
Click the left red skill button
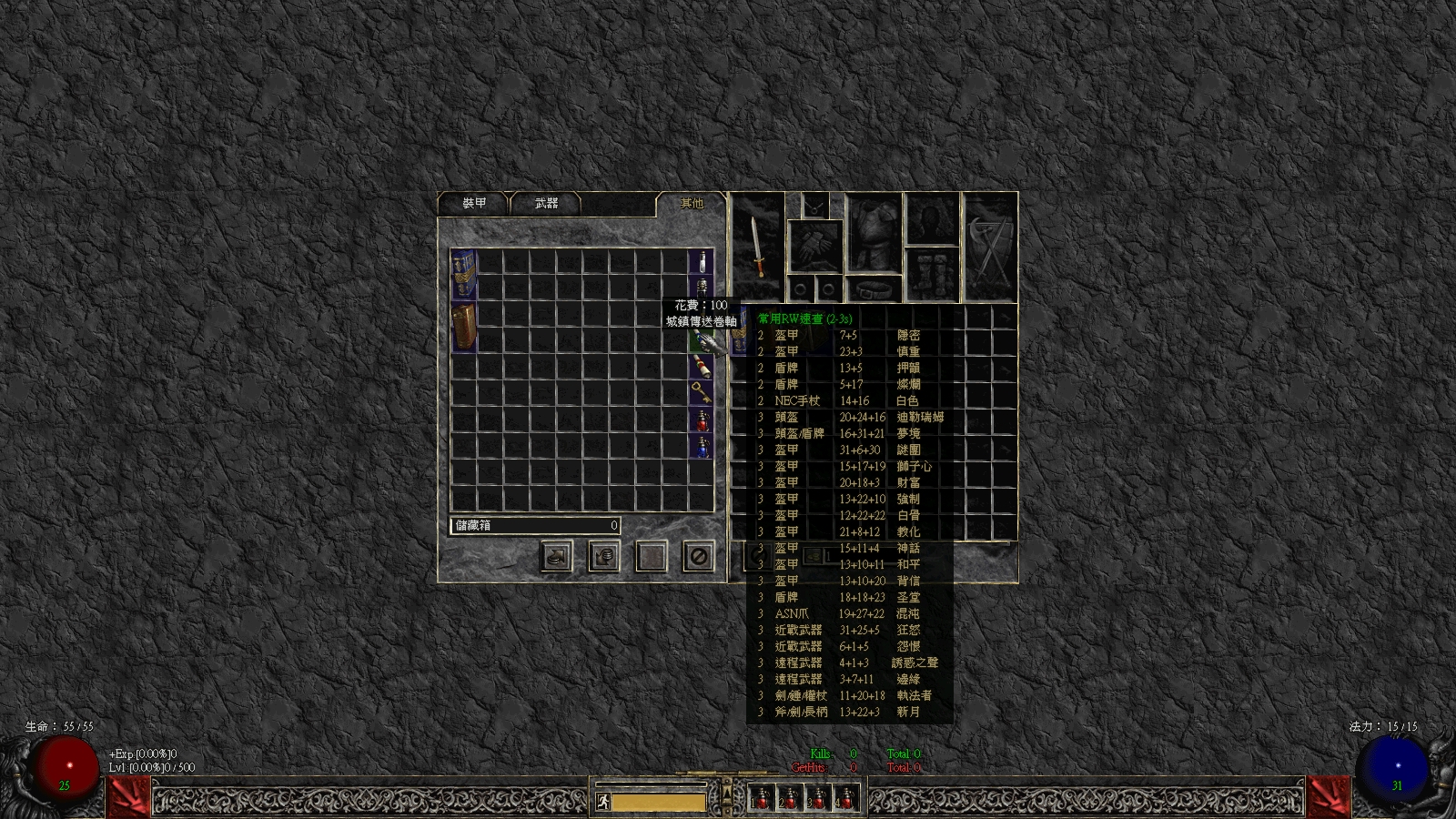pyautogui.click(x=129, y=797)
